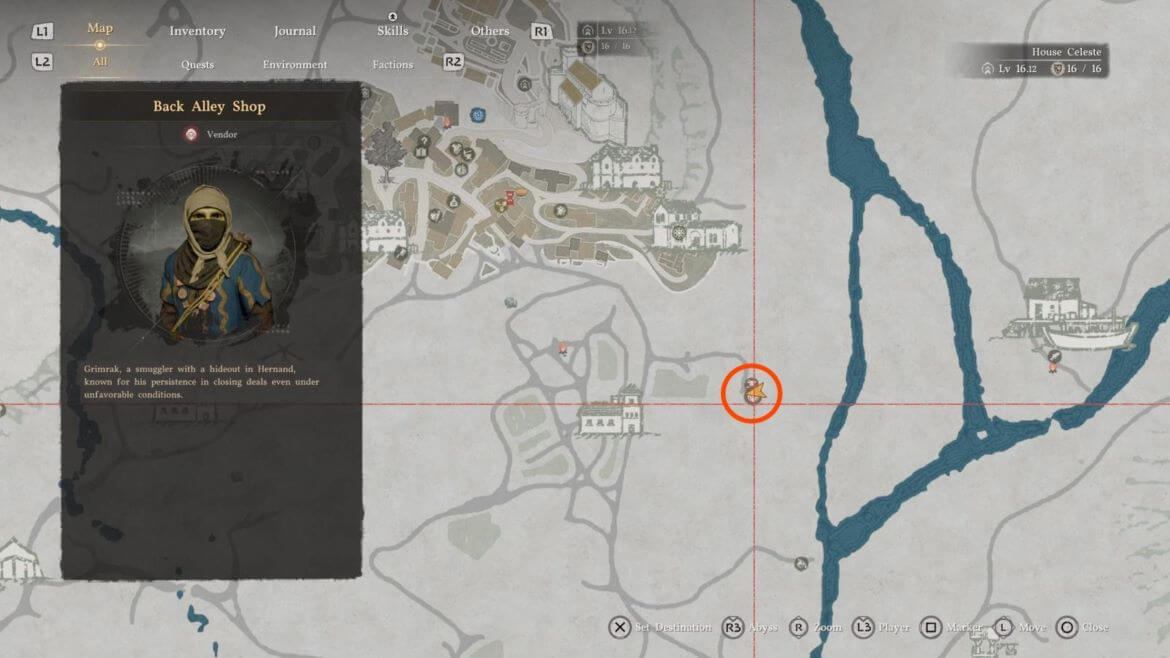Click the Back Alley Shop vendor marker
The width and height of the screenshot is (1170, 658).
coord(752,388)
